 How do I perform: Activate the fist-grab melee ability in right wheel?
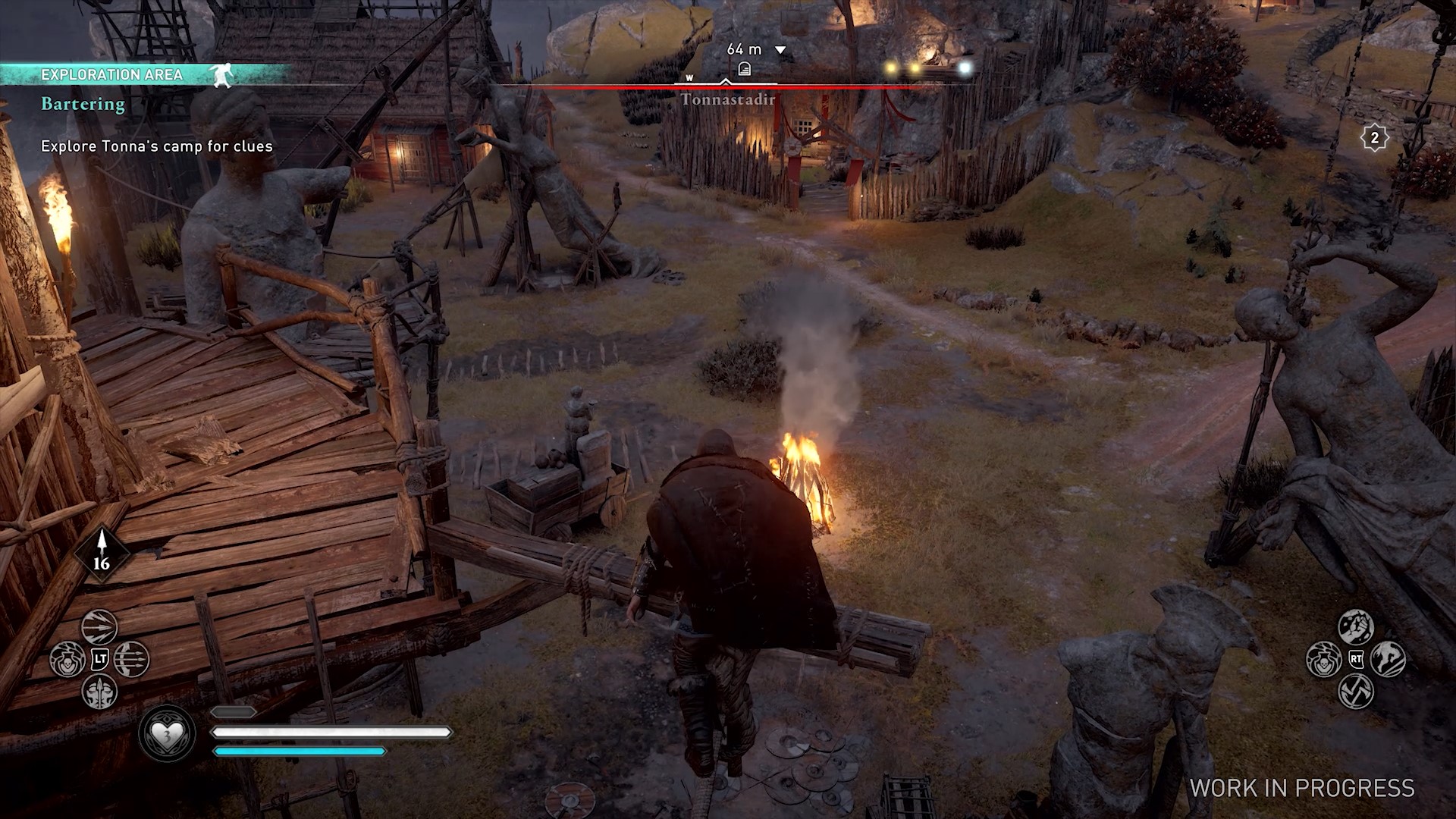pyautogui.click(x=1354, y=627)
